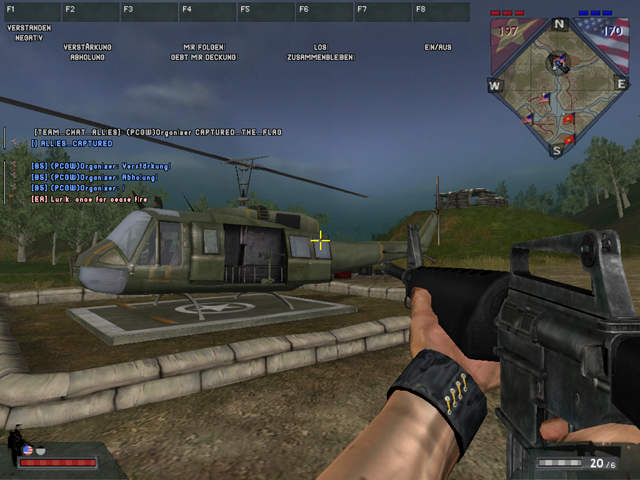Screen dimensions: 640x480
Task: Request ABHOLUNG from the radio menu
Action: click(87, 57)
